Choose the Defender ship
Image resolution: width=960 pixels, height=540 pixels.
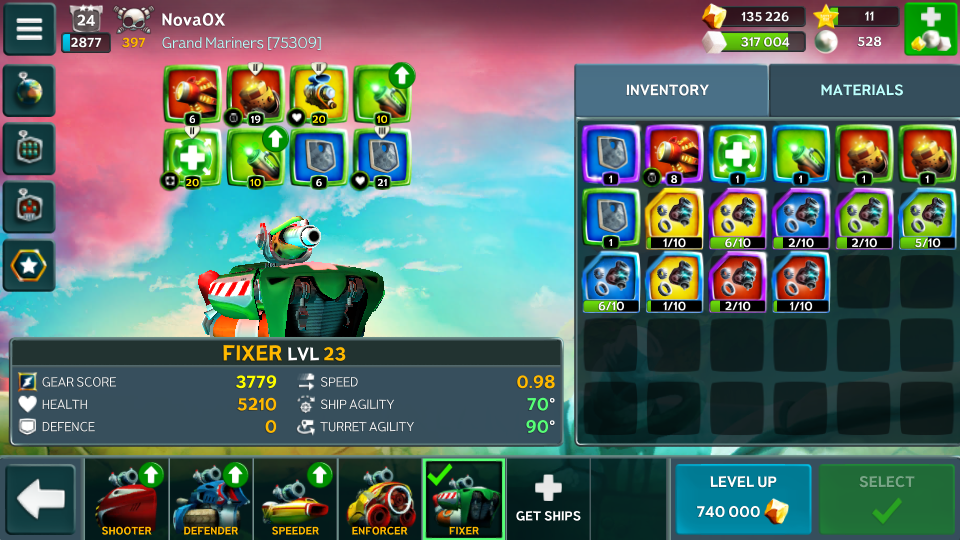[211, 498]
